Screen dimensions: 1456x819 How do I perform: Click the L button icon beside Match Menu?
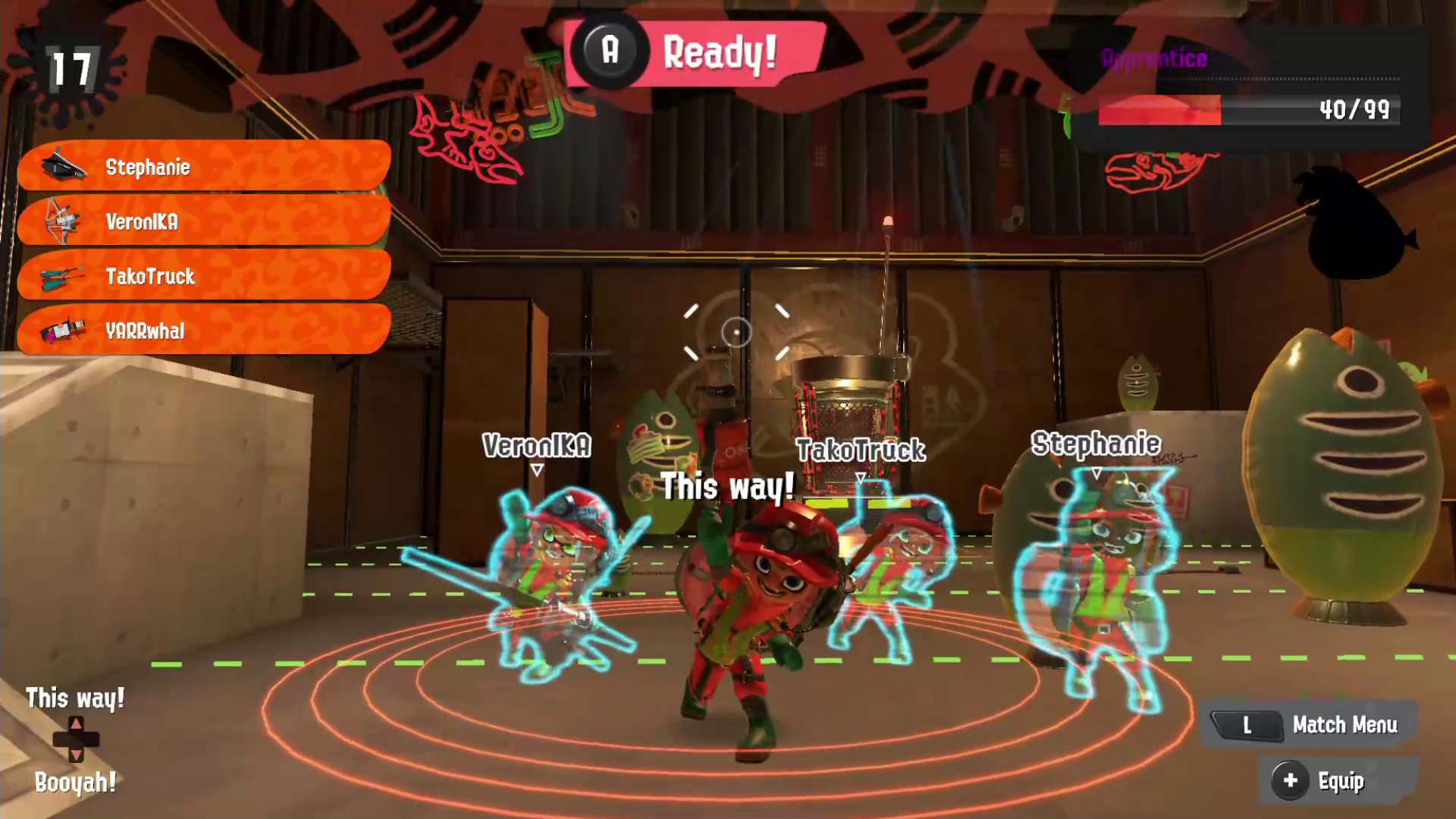1247,725
